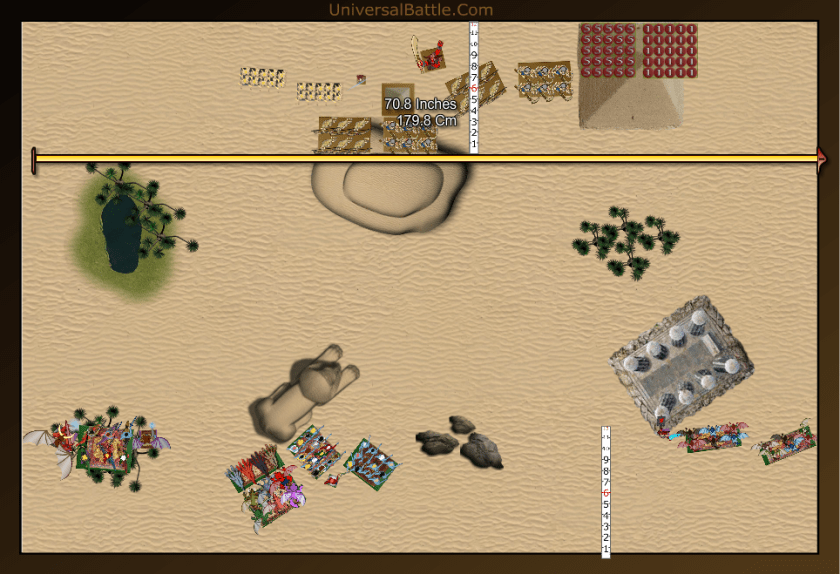The width and height of the screenshot is (840, 574).
Task: Select the white ruler at the board's bottom edge
Action: click(x=606, y=491)
